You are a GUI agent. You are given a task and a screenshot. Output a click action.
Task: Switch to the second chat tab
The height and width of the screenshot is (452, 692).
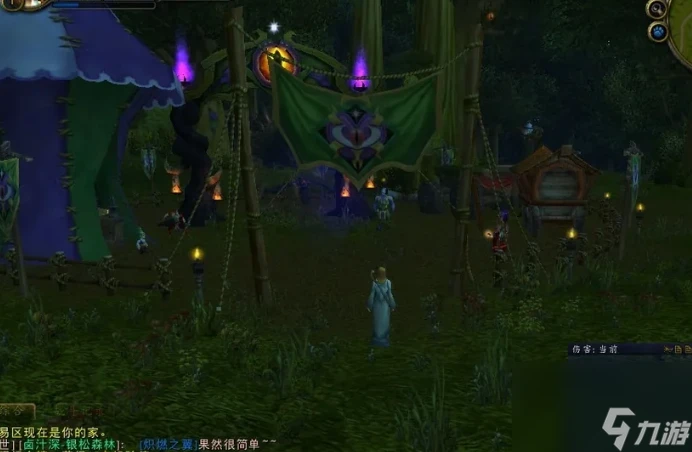click(76, 410)
